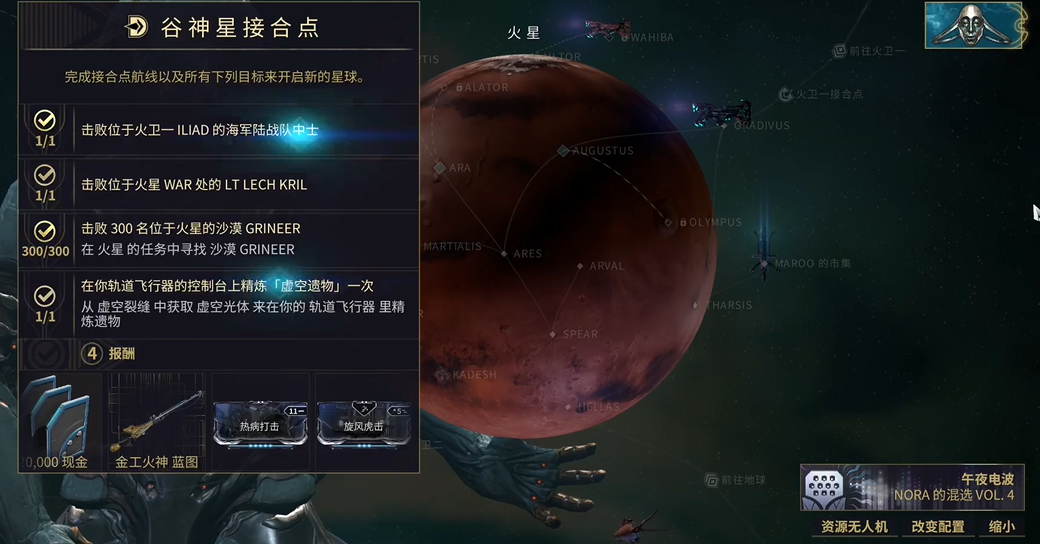Select the AUGUSTUS mission node

tap(564, 151)
